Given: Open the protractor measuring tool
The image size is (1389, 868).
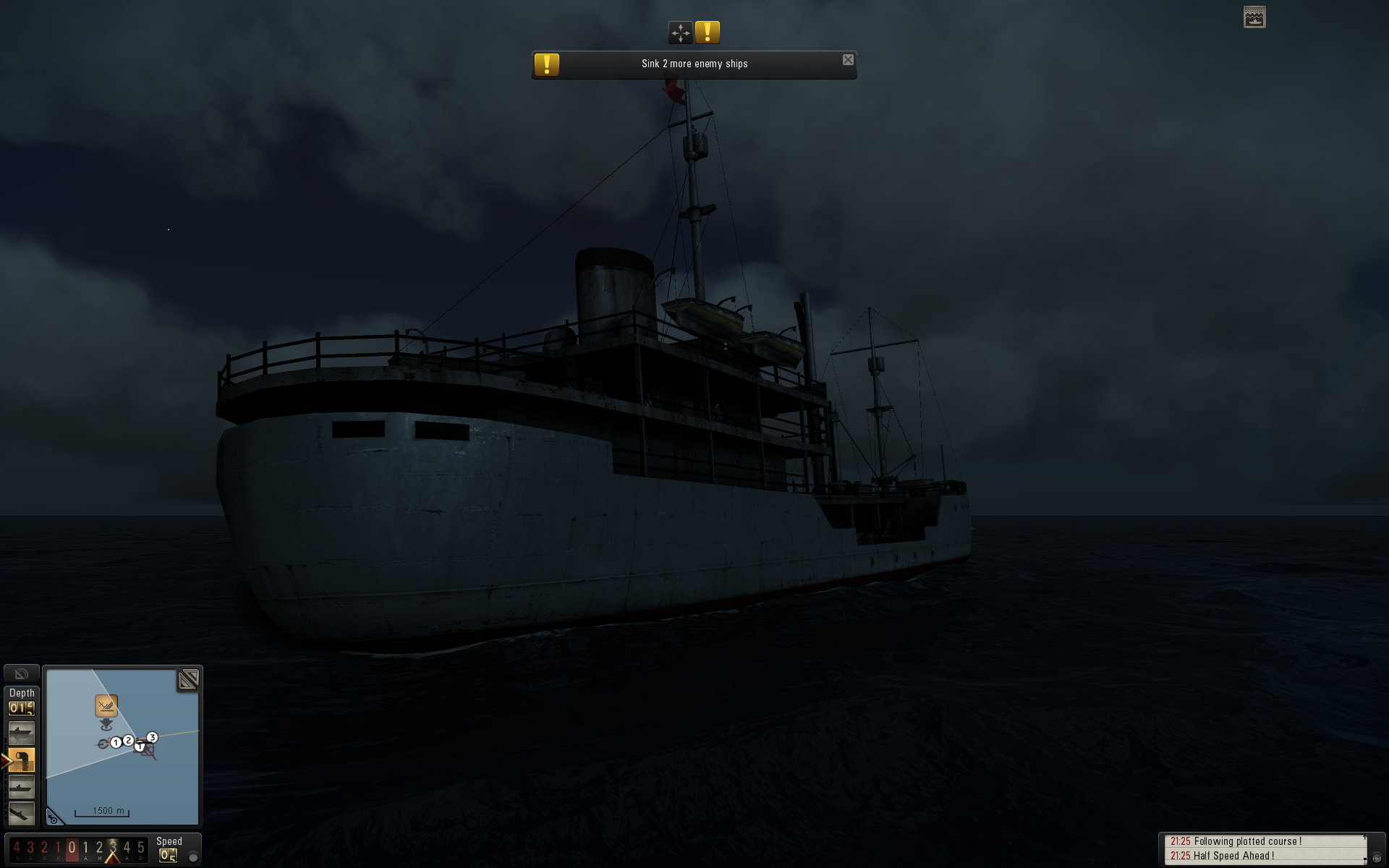Looking at the screenshot, I should [22, 675].
